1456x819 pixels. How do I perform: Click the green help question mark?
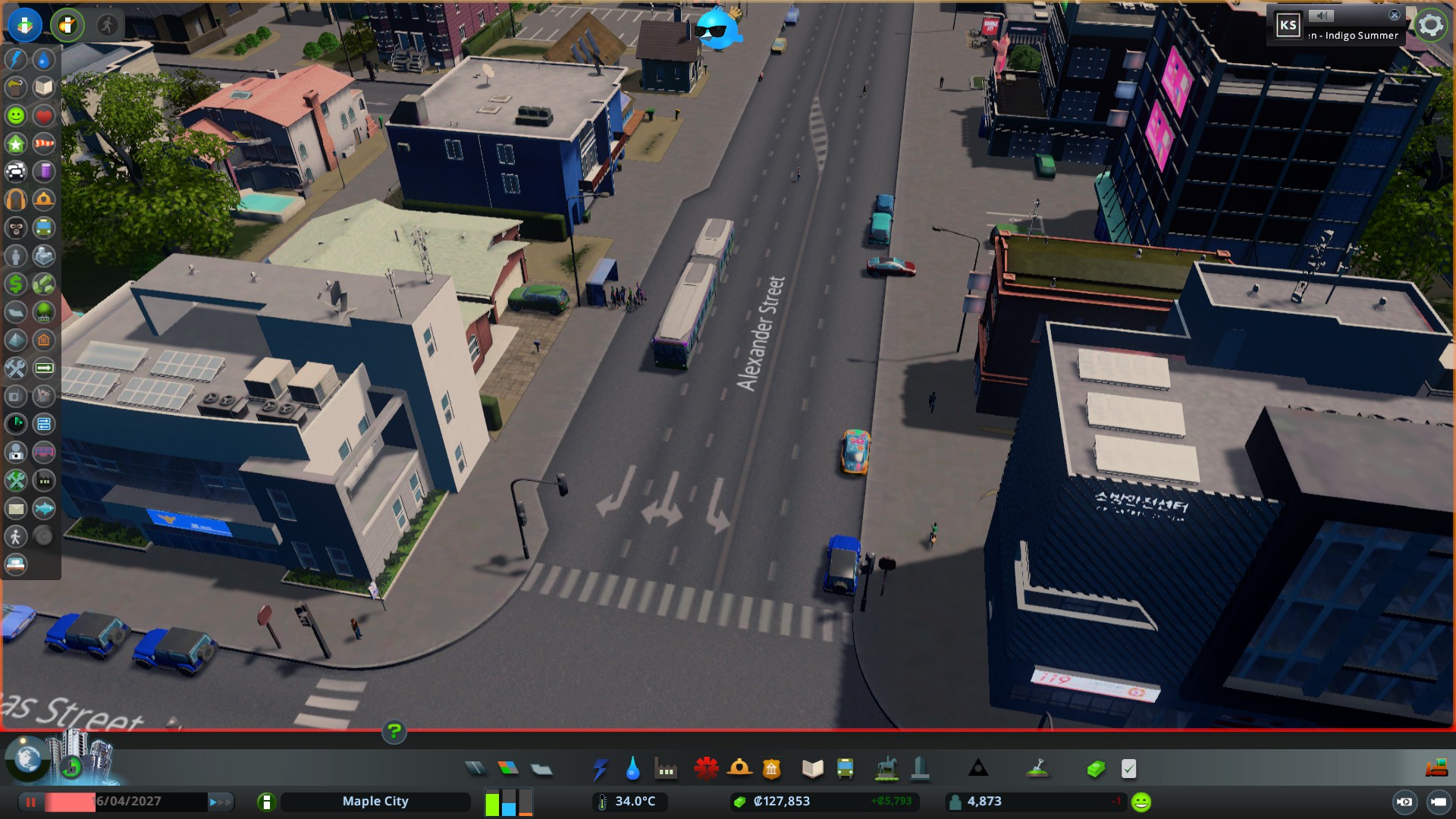coord(394,732)
